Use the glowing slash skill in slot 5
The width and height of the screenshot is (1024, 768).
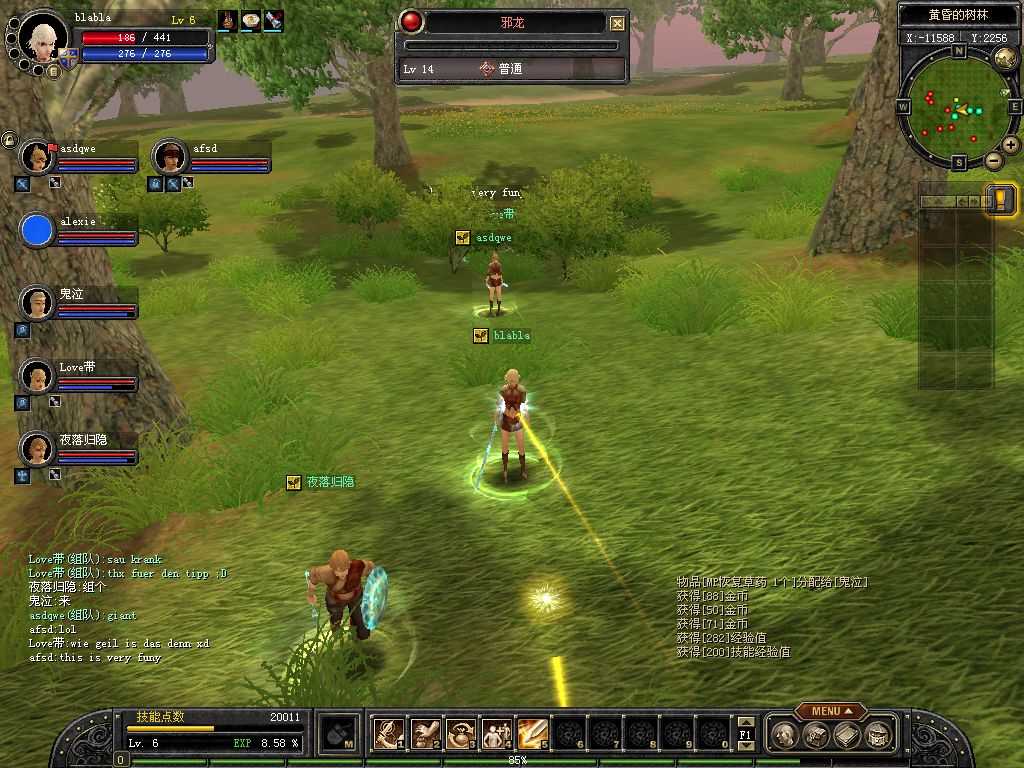click(531, 734)
